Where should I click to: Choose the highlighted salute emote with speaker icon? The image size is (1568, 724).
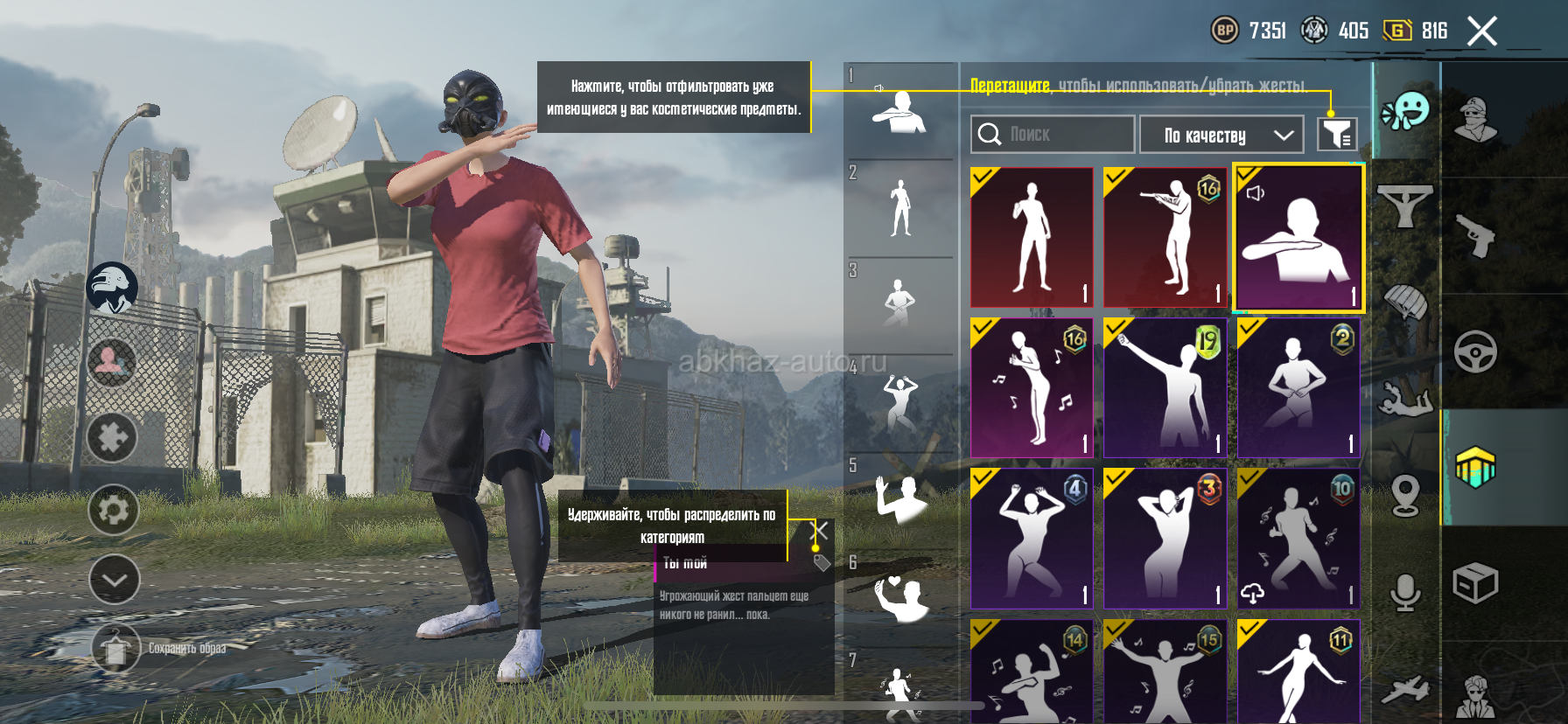pyautogui.click(x=1298, y=238)
